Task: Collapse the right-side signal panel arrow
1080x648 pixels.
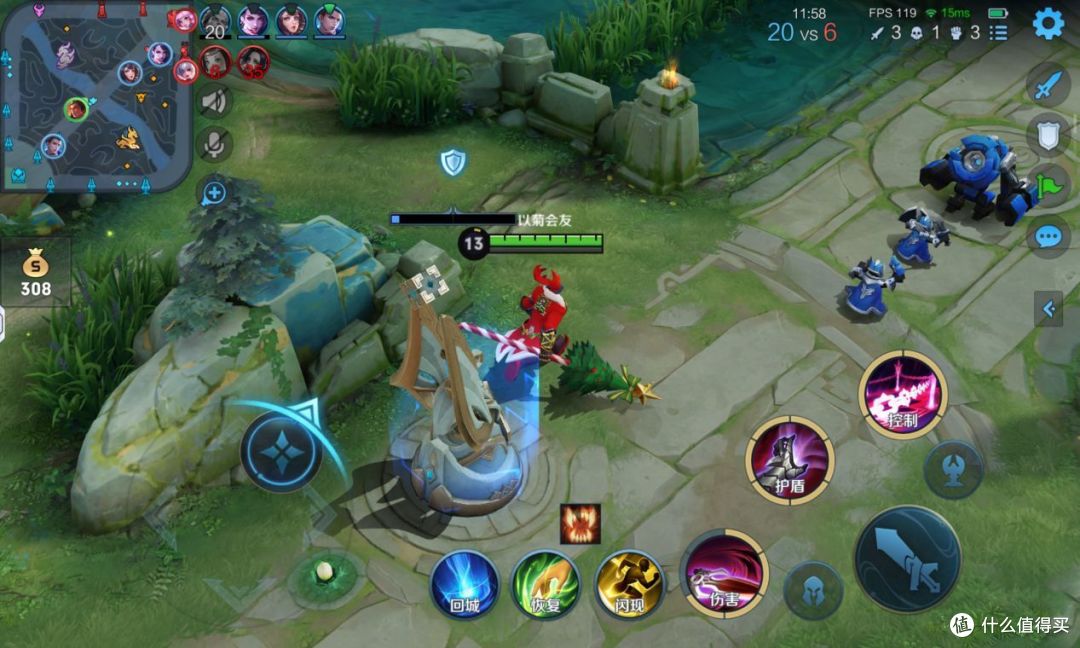Action: tap(1049, 309)
